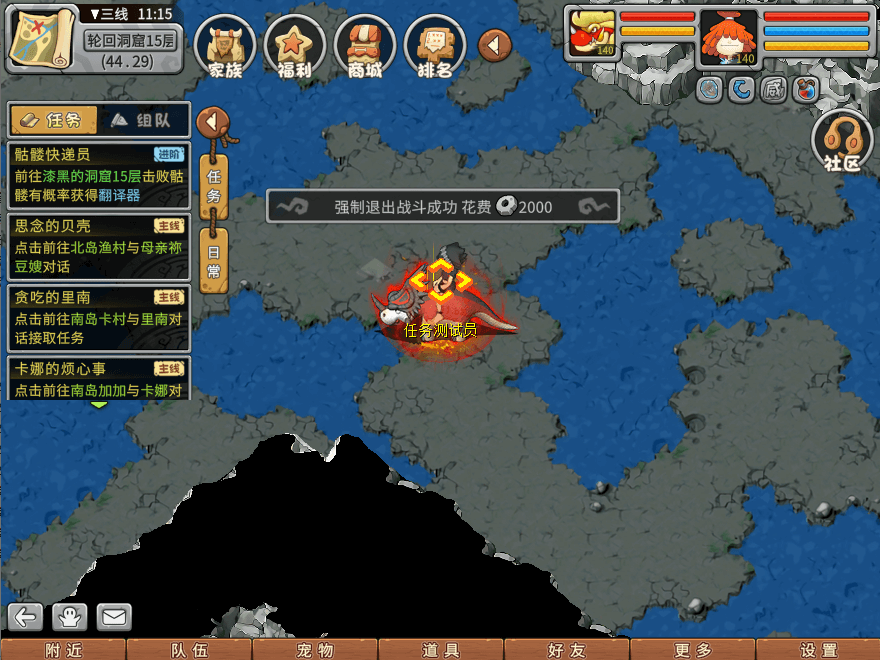Collapse the top icon row with the arrow

click(x=495, y=45)
